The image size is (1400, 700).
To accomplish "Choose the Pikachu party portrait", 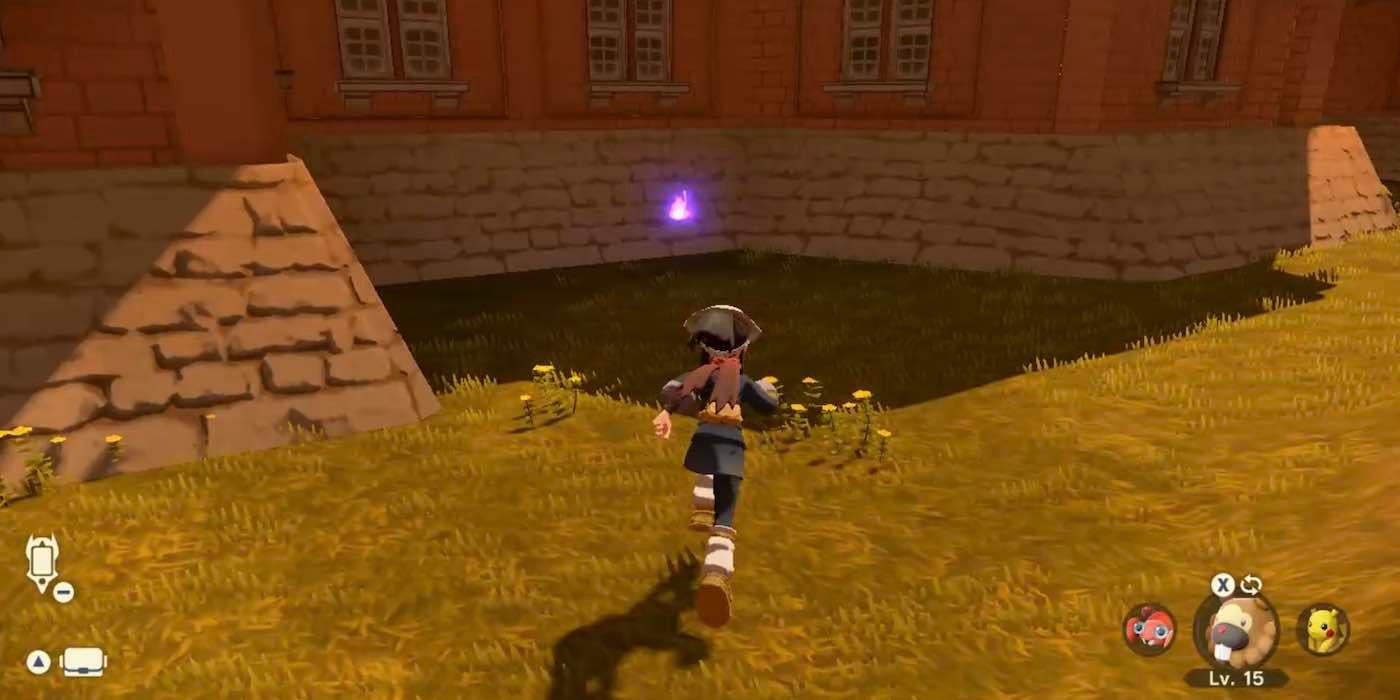I will click(x=1323, y=630).
